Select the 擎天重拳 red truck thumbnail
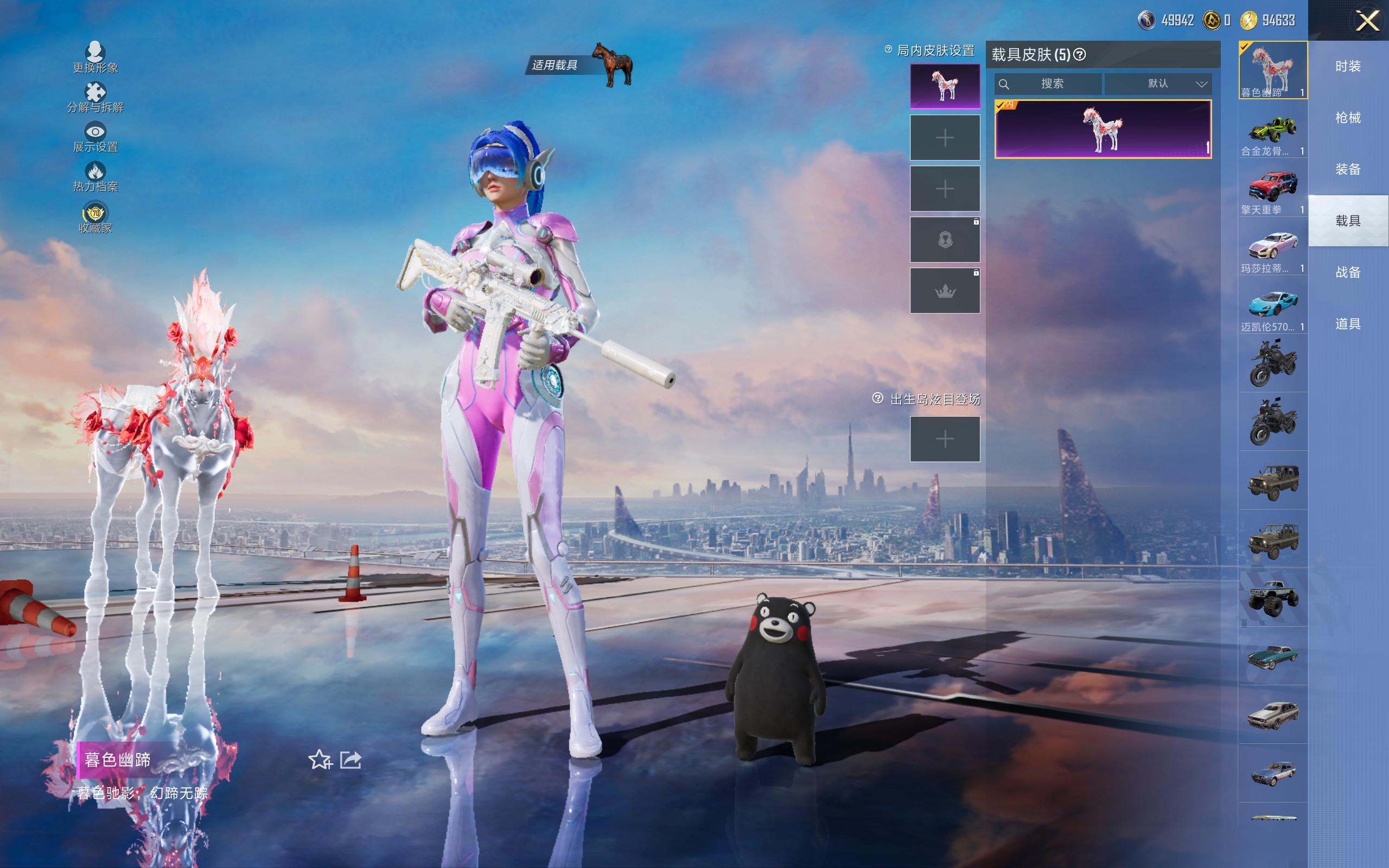The image size is (1389, 868). [x=1272, y=189]
